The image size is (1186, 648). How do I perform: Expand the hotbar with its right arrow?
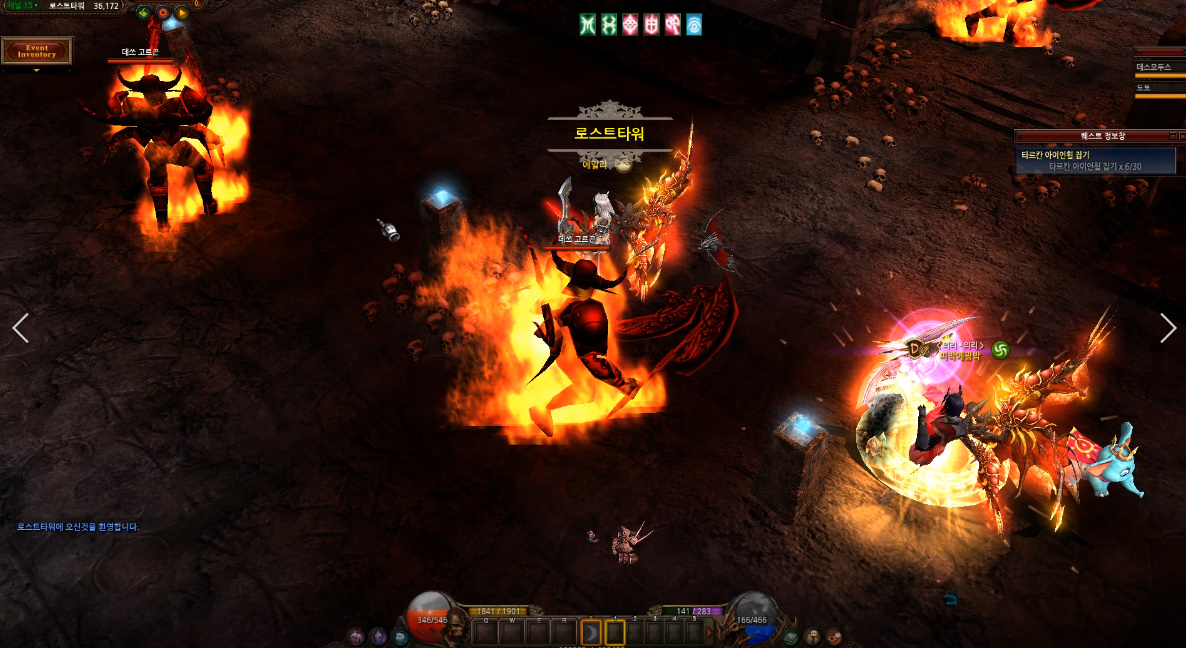pyautogui.click(x=710, y=632)
